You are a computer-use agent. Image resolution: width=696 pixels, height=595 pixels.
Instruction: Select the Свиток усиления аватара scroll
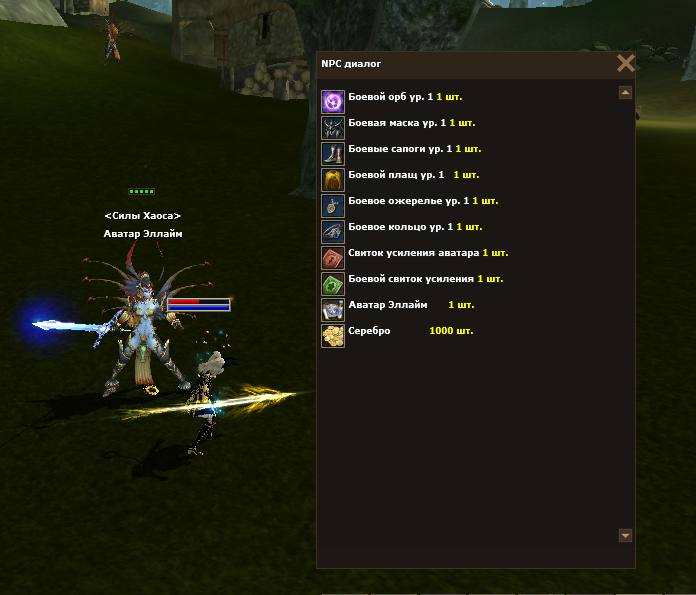point(414,254)
